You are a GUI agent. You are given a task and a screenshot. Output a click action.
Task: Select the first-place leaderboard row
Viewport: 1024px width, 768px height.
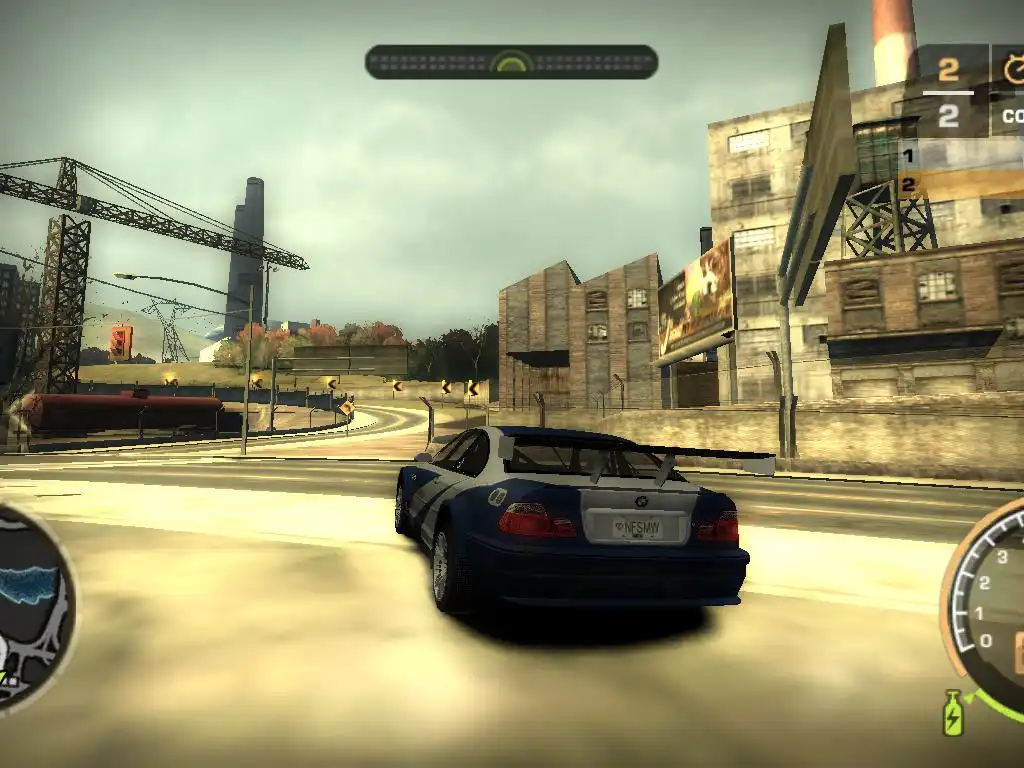(x=960, y=156)
